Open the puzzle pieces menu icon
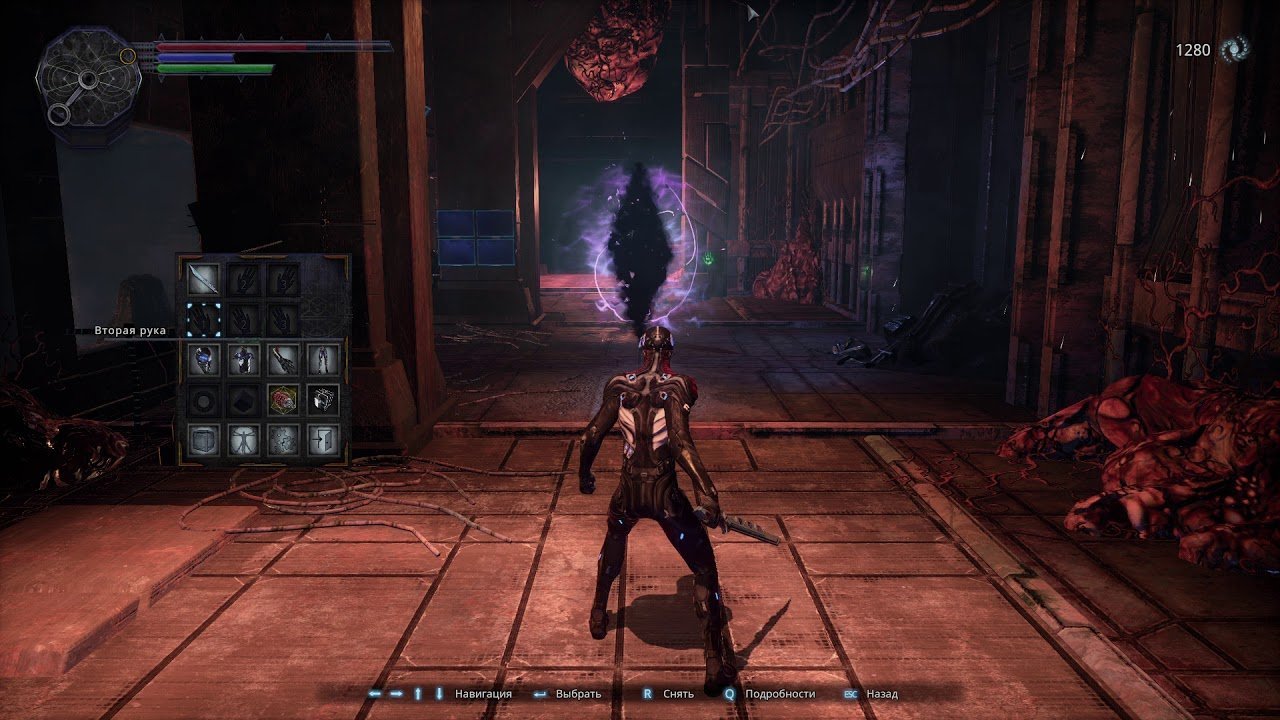Screen dimensions: 1280x720 (283, 438)
